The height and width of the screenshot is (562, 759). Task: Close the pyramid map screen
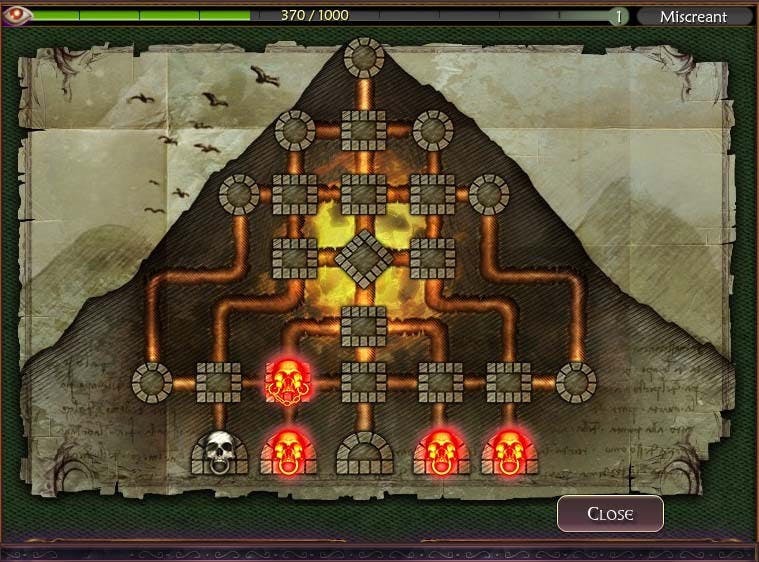pyautogui.click(x=610, y=514)
